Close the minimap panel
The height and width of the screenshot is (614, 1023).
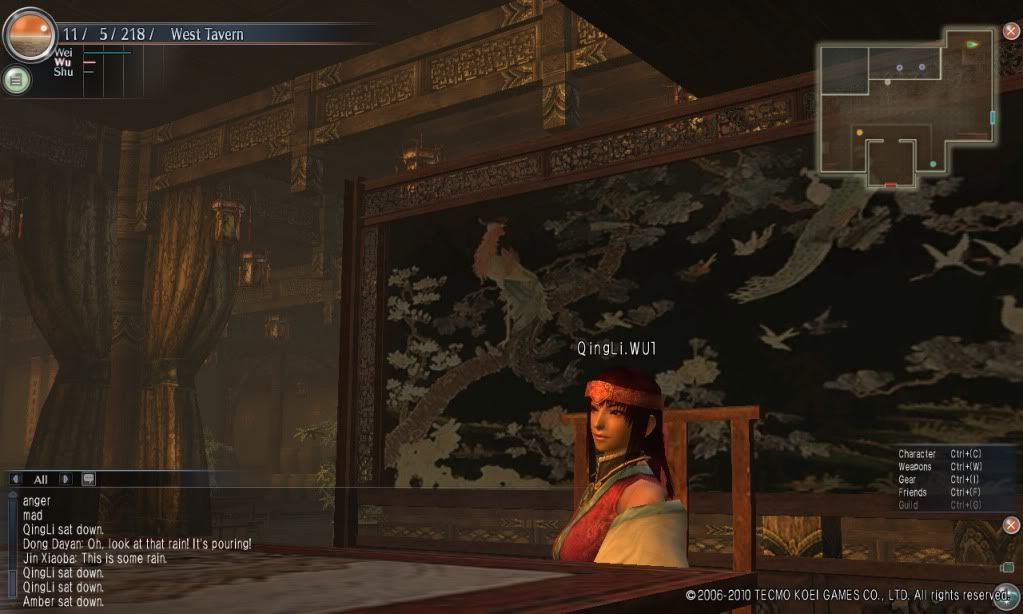click(1011, 31)
